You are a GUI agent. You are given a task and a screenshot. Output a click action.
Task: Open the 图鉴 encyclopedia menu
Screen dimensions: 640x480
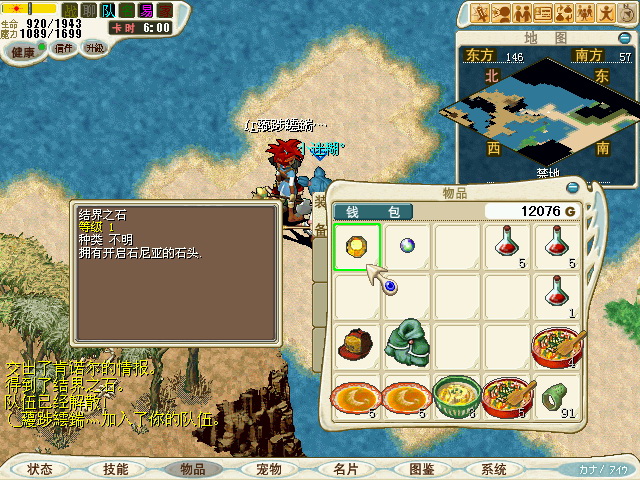click(420, 468)
